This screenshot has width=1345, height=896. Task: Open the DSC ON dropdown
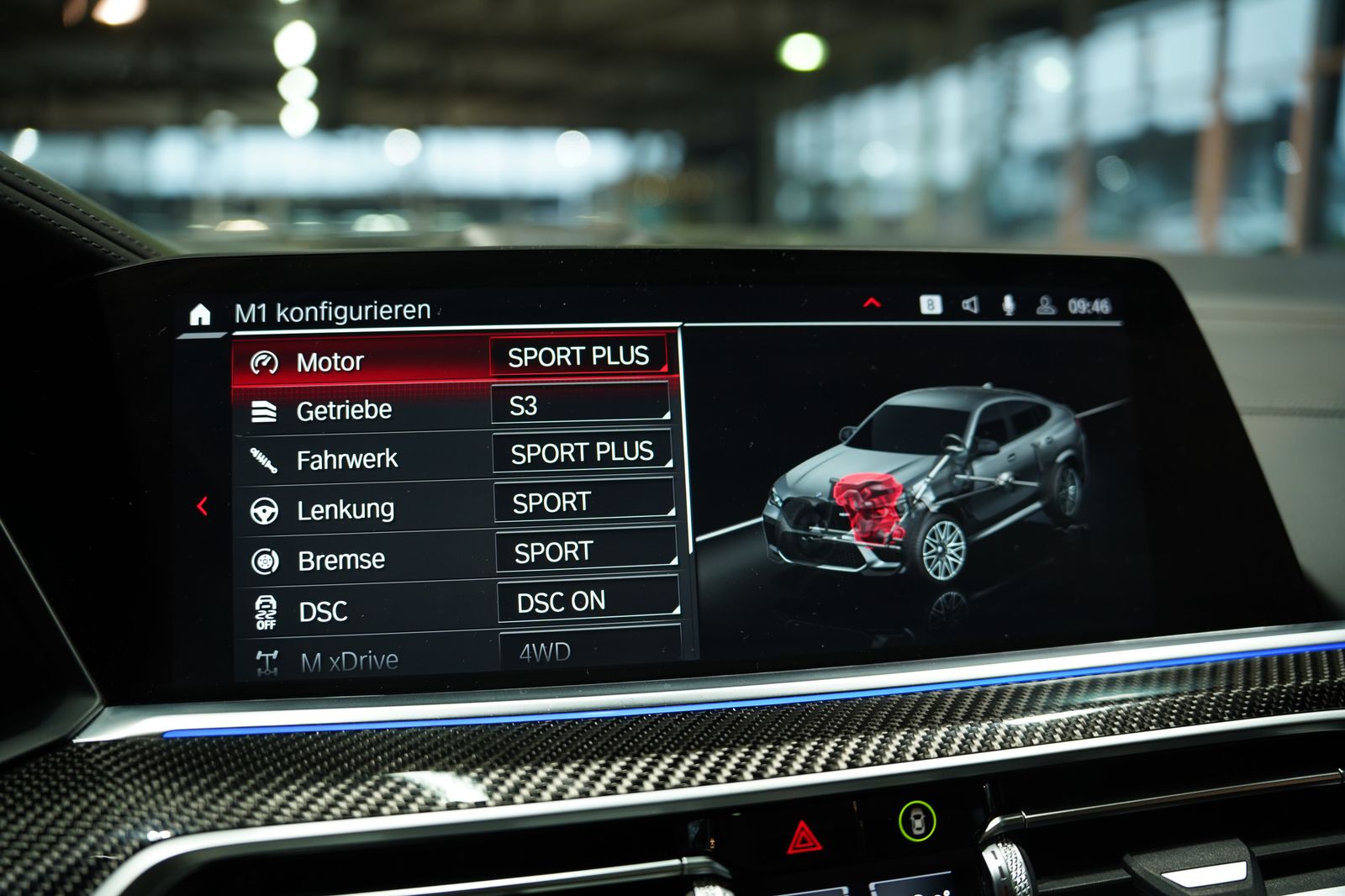pyautogui.click(x=587, y=601)
